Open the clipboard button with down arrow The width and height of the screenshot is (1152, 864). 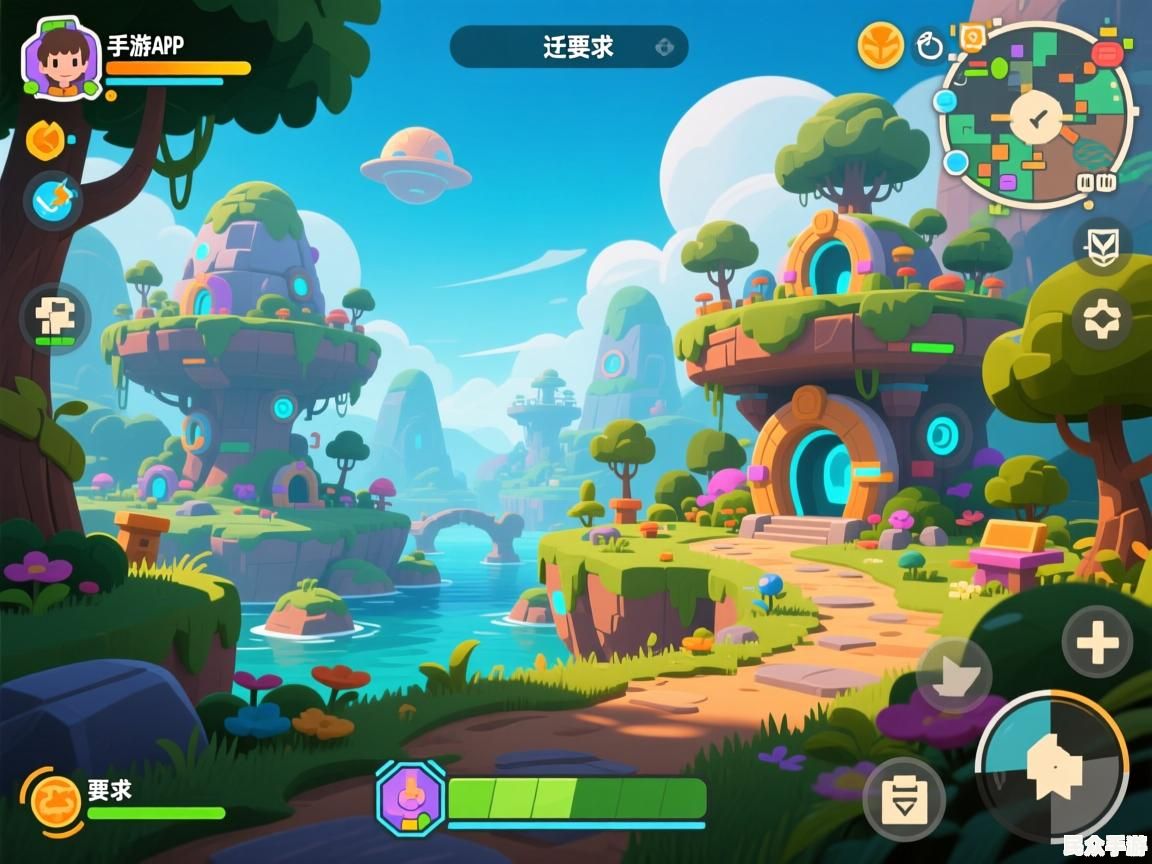[904, 798]
